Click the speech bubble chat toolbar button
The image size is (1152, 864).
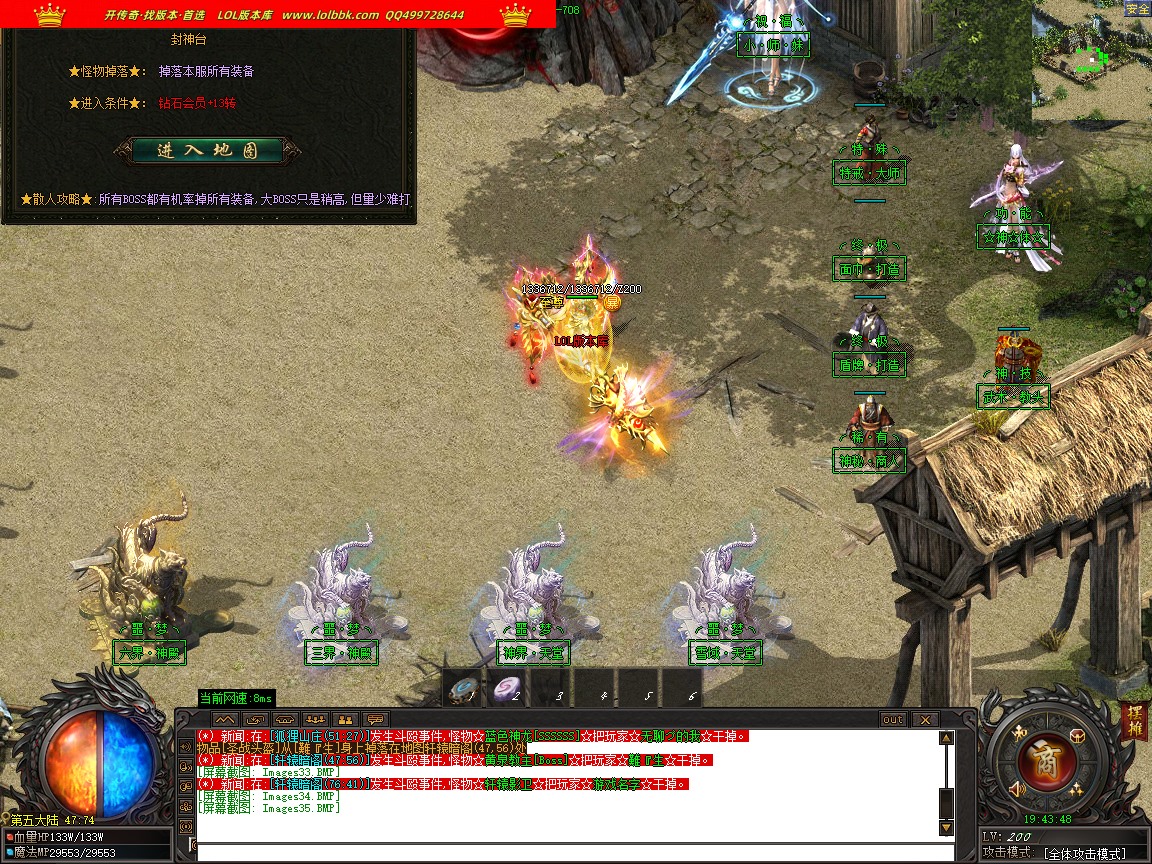tap(375, 719)
